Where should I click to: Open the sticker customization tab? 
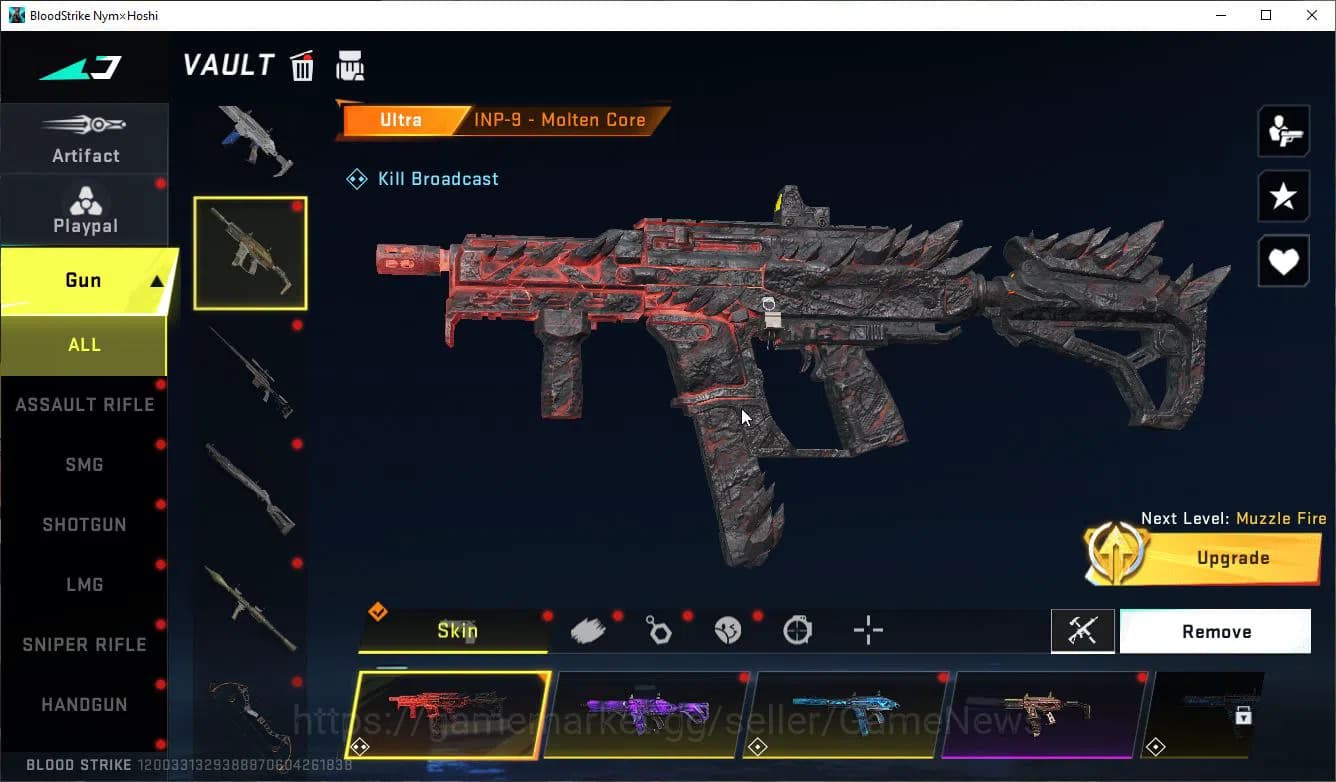click(727, 630)
